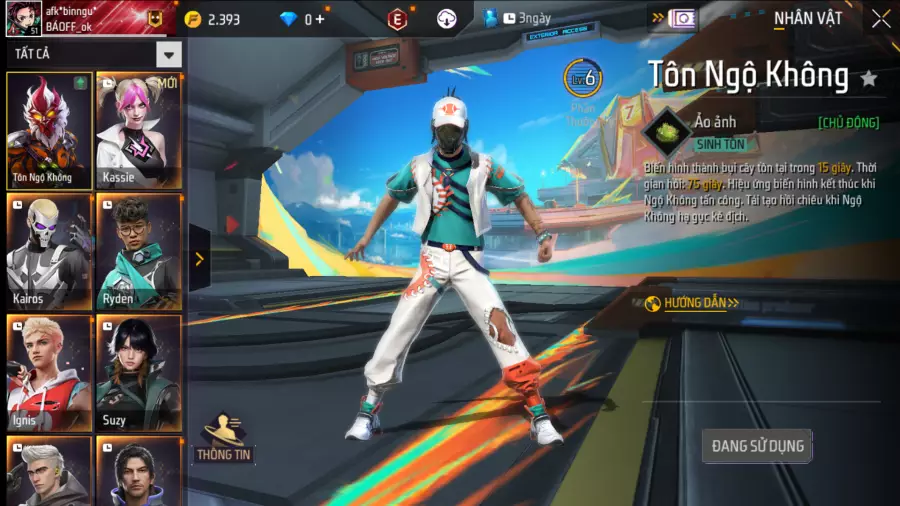Close the Nhân Vật screen
Image resolution: width=900 pixels, height=506 pixels.
pos(880,19)
